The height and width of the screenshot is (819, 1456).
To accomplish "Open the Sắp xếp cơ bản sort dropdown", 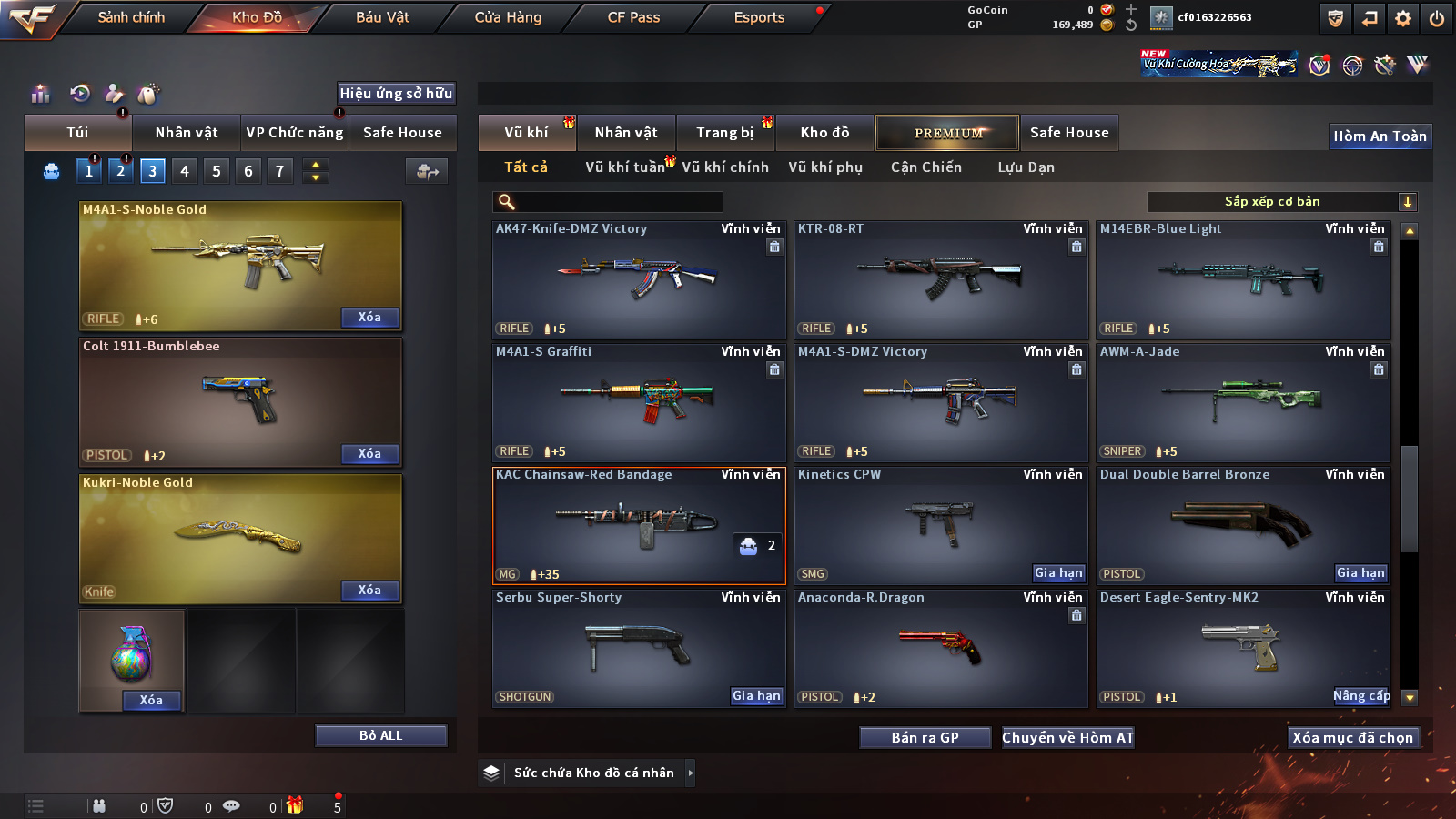I will click(x=1281, y=202).
